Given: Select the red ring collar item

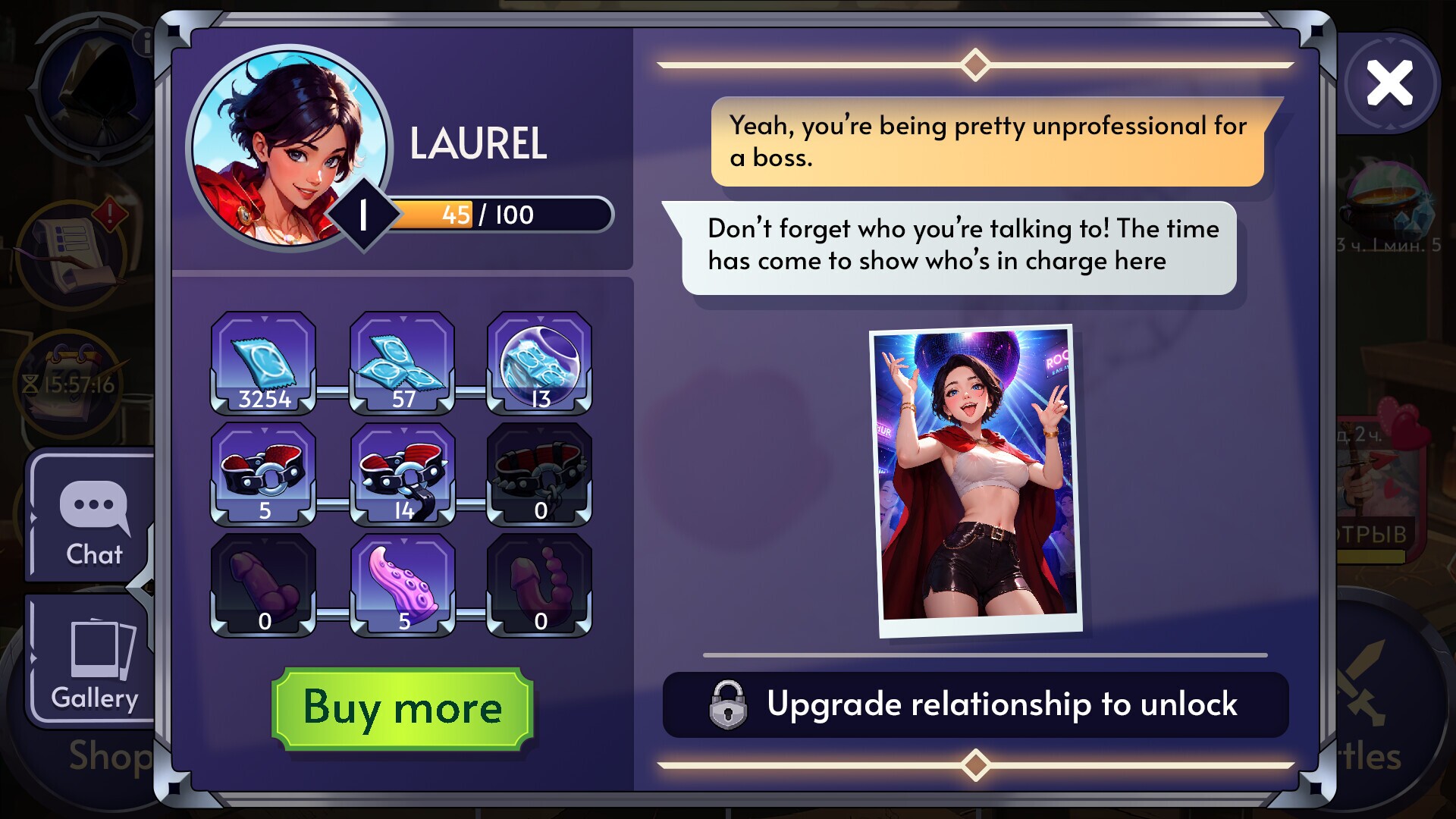Looking at the screenshot, I should 263,472.
